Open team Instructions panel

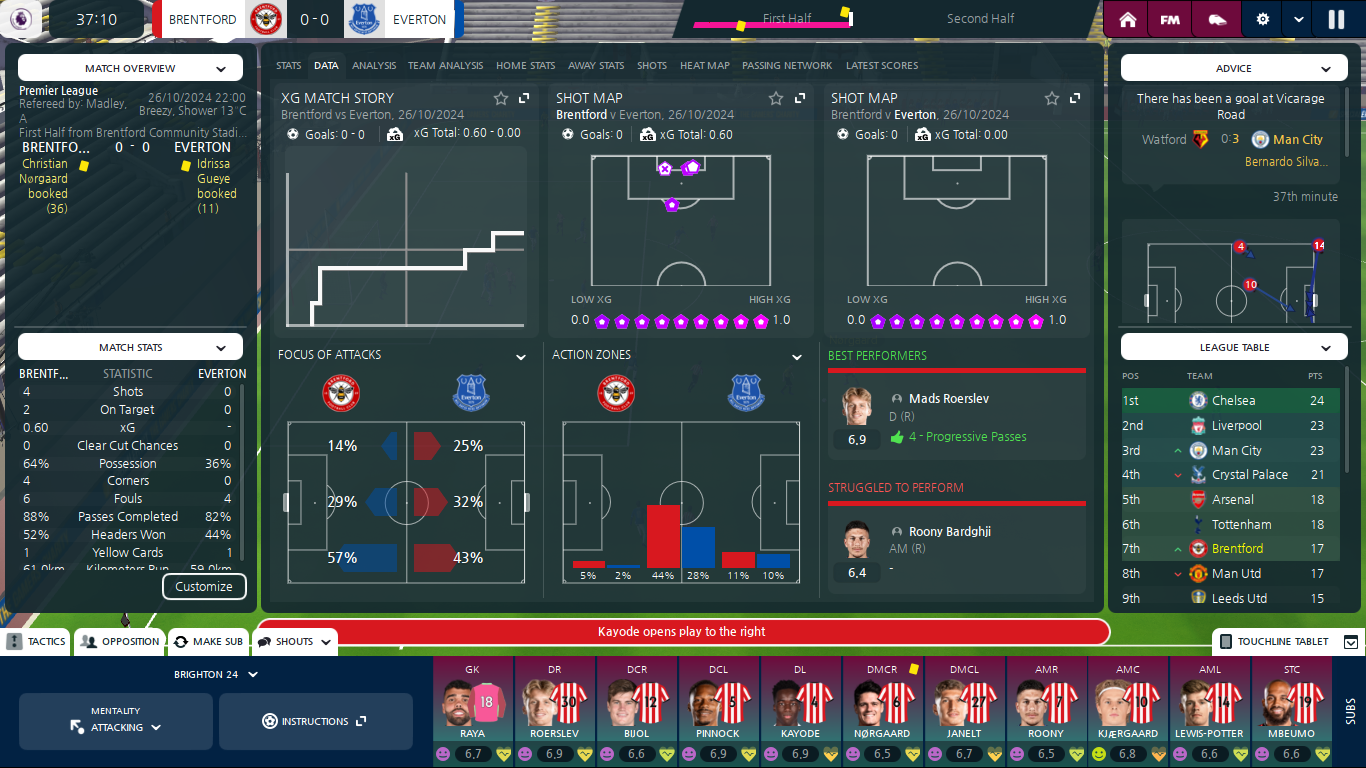click(x=315, y=721)
